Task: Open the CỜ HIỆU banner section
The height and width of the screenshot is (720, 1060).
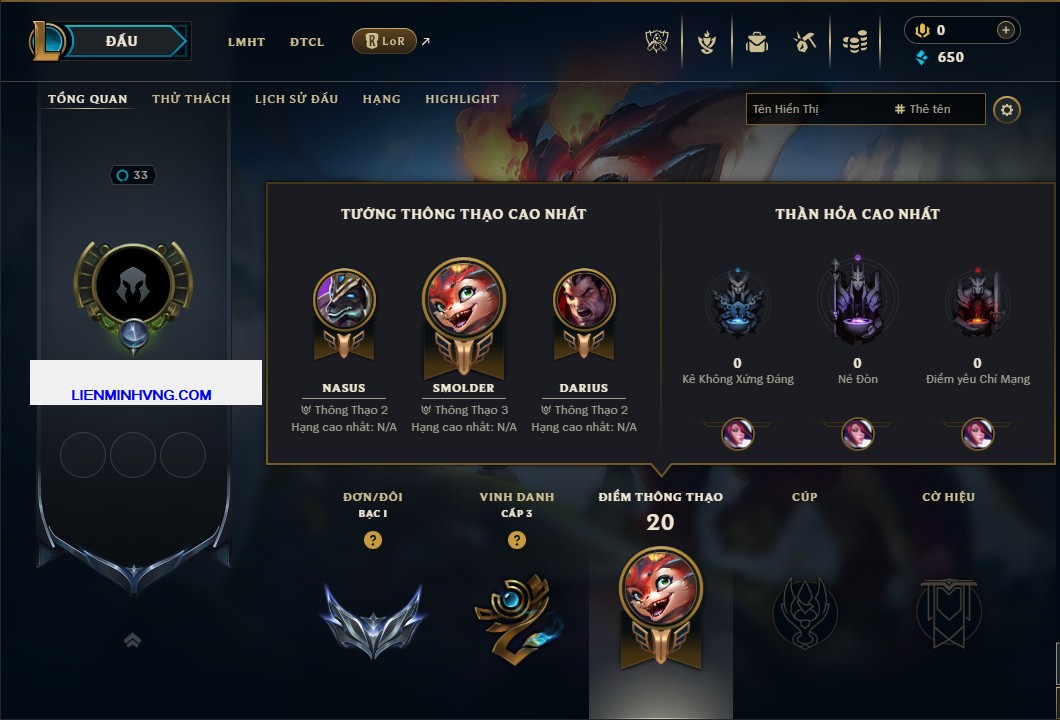Action: [x=948, y=610]
